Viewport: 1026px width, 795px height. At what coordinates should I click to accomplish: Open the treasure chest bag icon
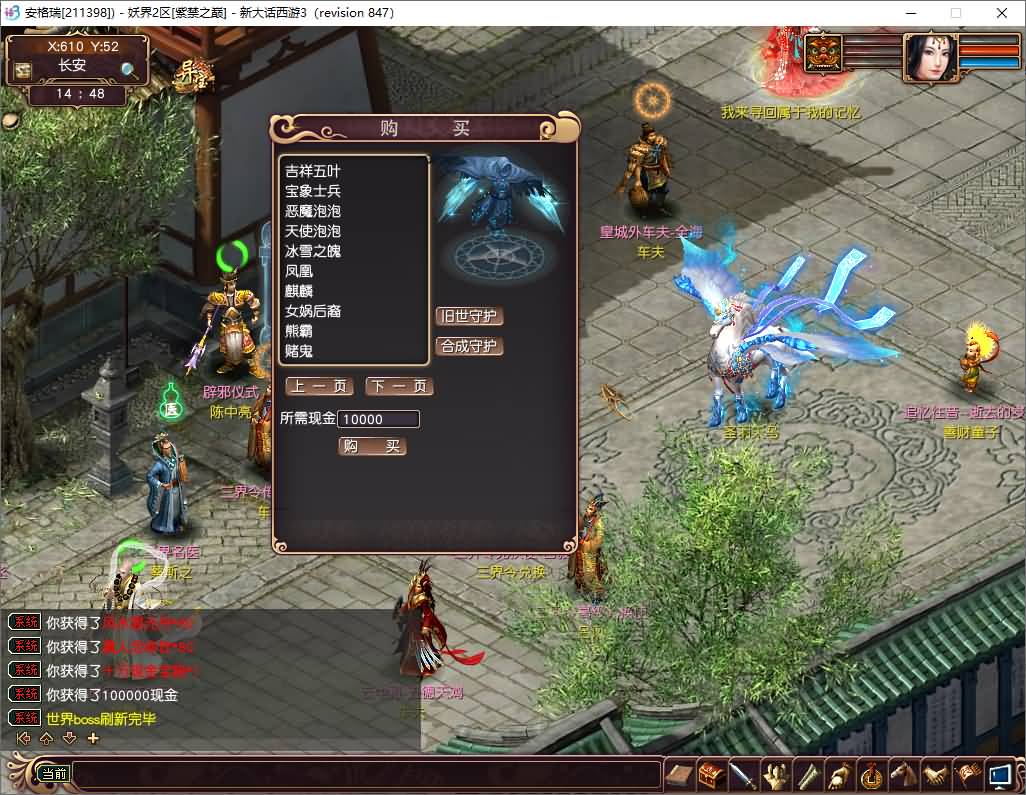(711, 775)
